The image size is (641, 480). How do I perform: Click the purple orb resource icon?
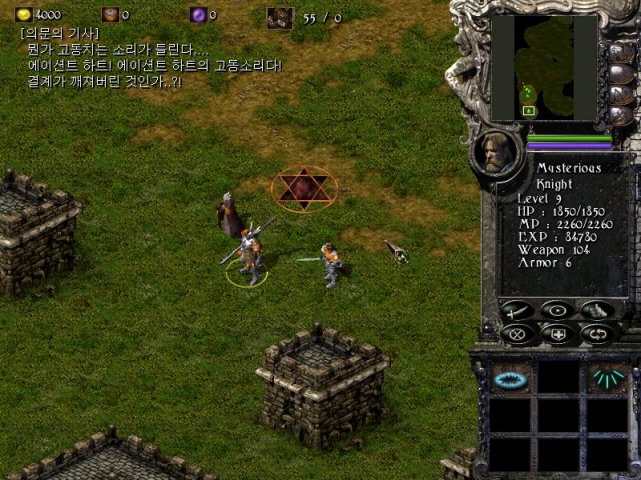coord(198,15)
